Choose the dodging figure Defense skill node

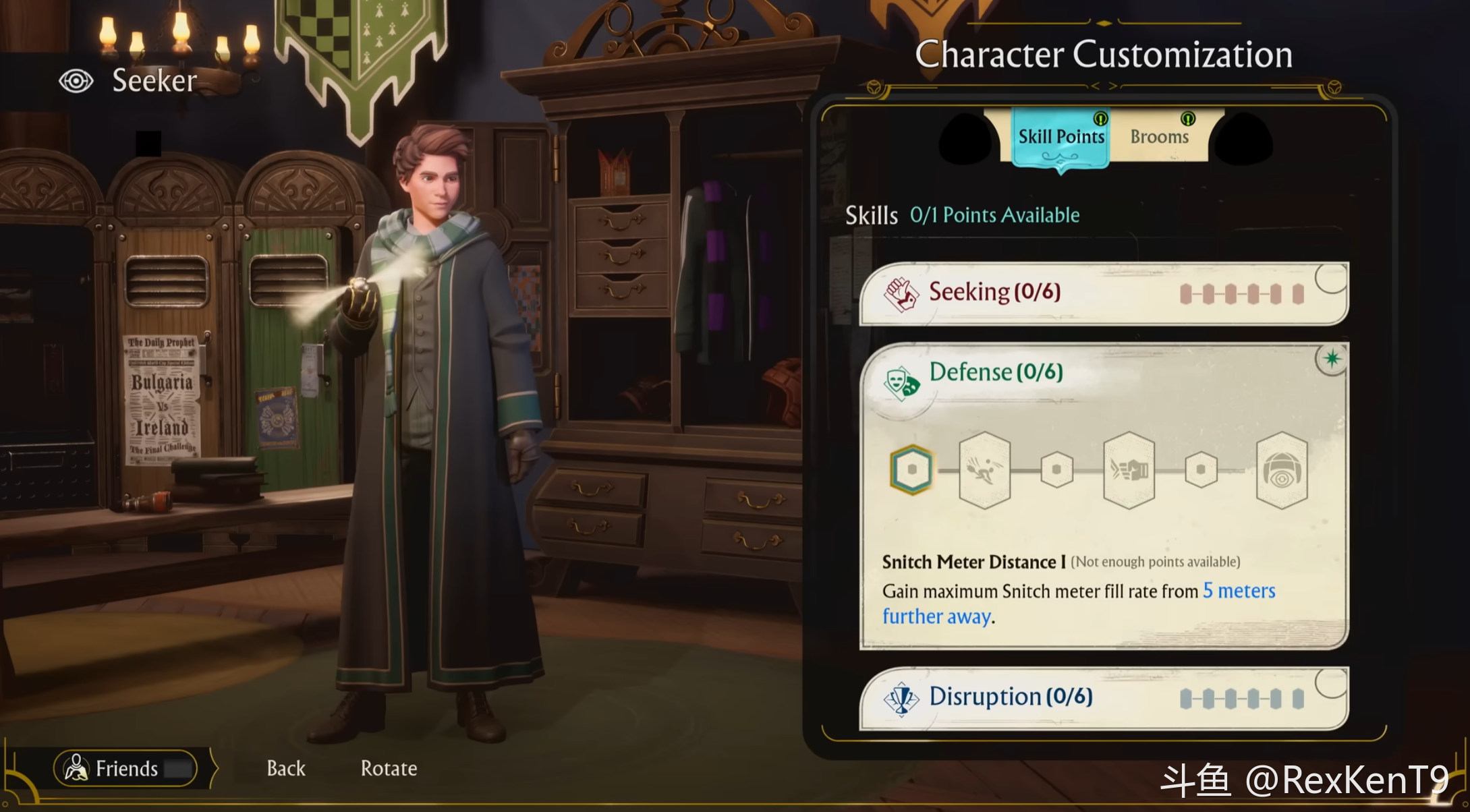point(984,470)
